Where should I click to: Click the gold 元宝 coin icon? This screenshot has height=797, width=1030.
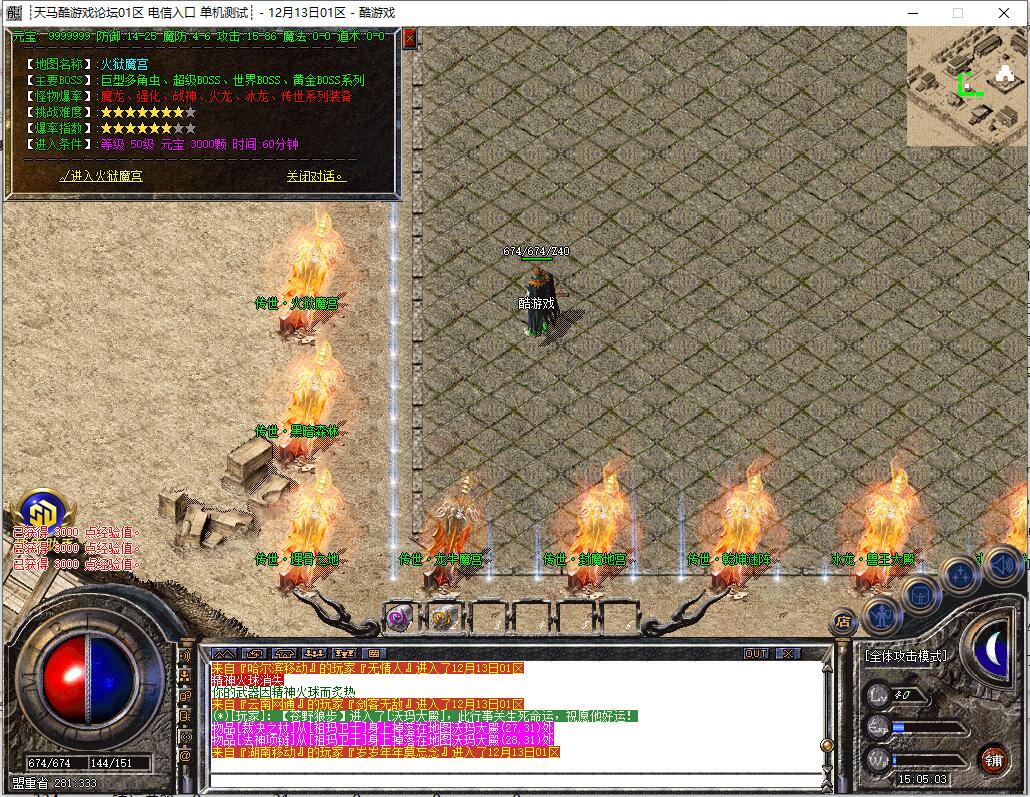pyautogui.click(x=40, y=509)
